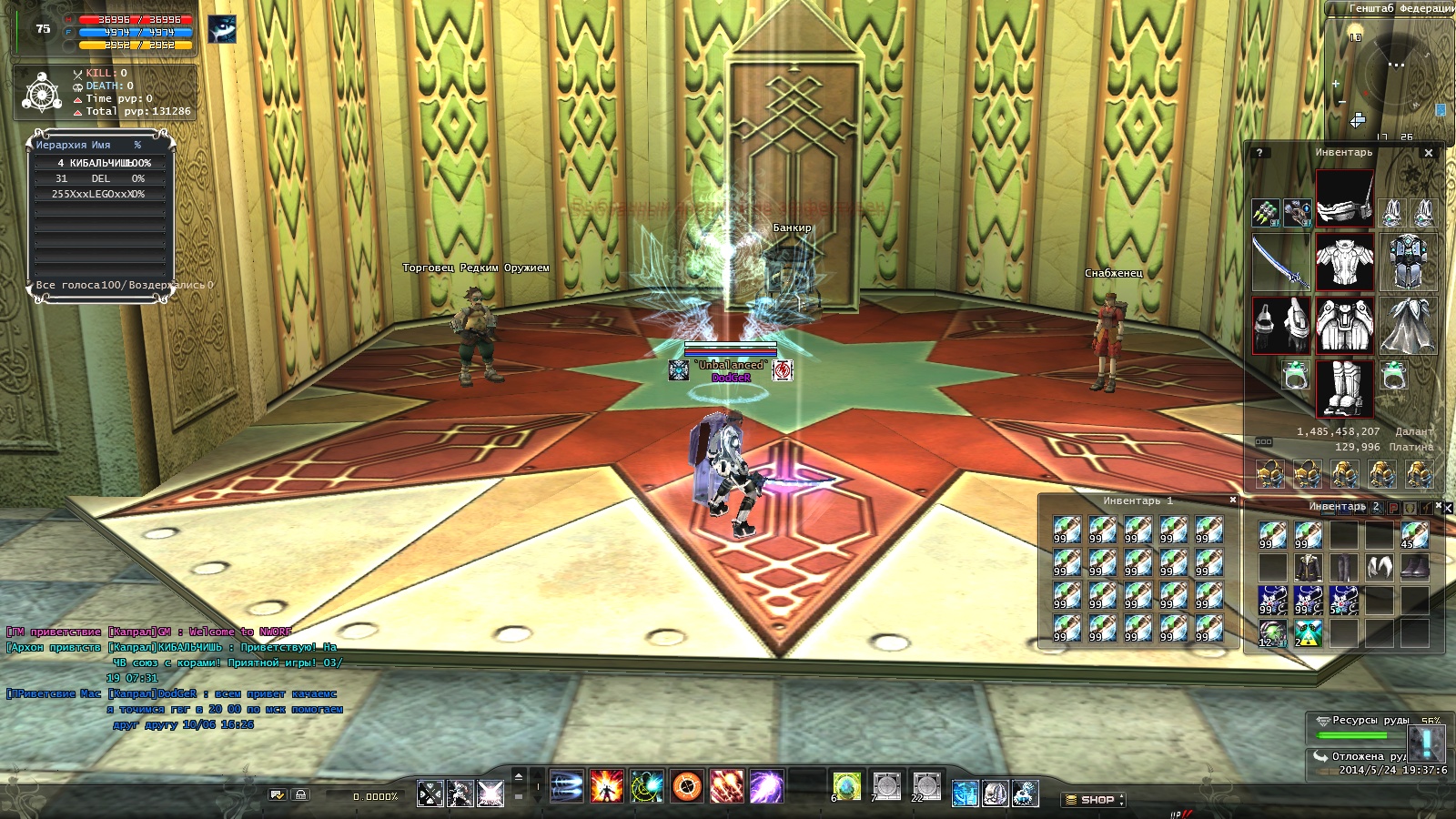Activate the purple energy slash skill
The width and height of the screenshot is (1456, 819).
tap(766, 786)
